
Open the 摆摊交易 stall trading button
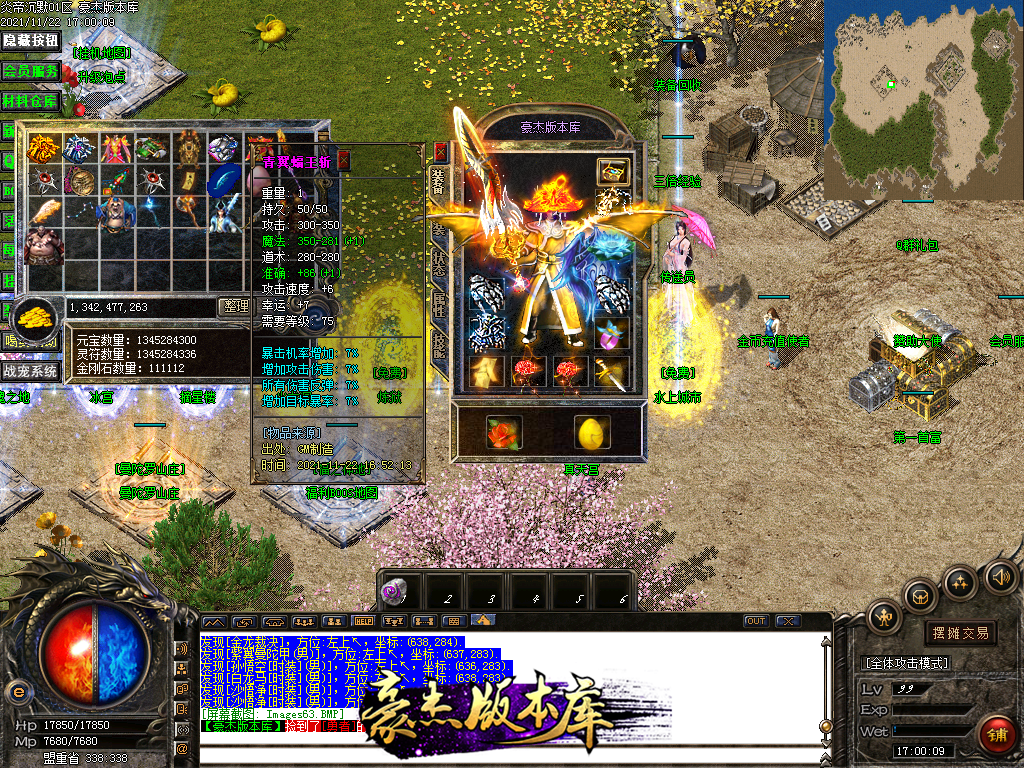(961, 632)
